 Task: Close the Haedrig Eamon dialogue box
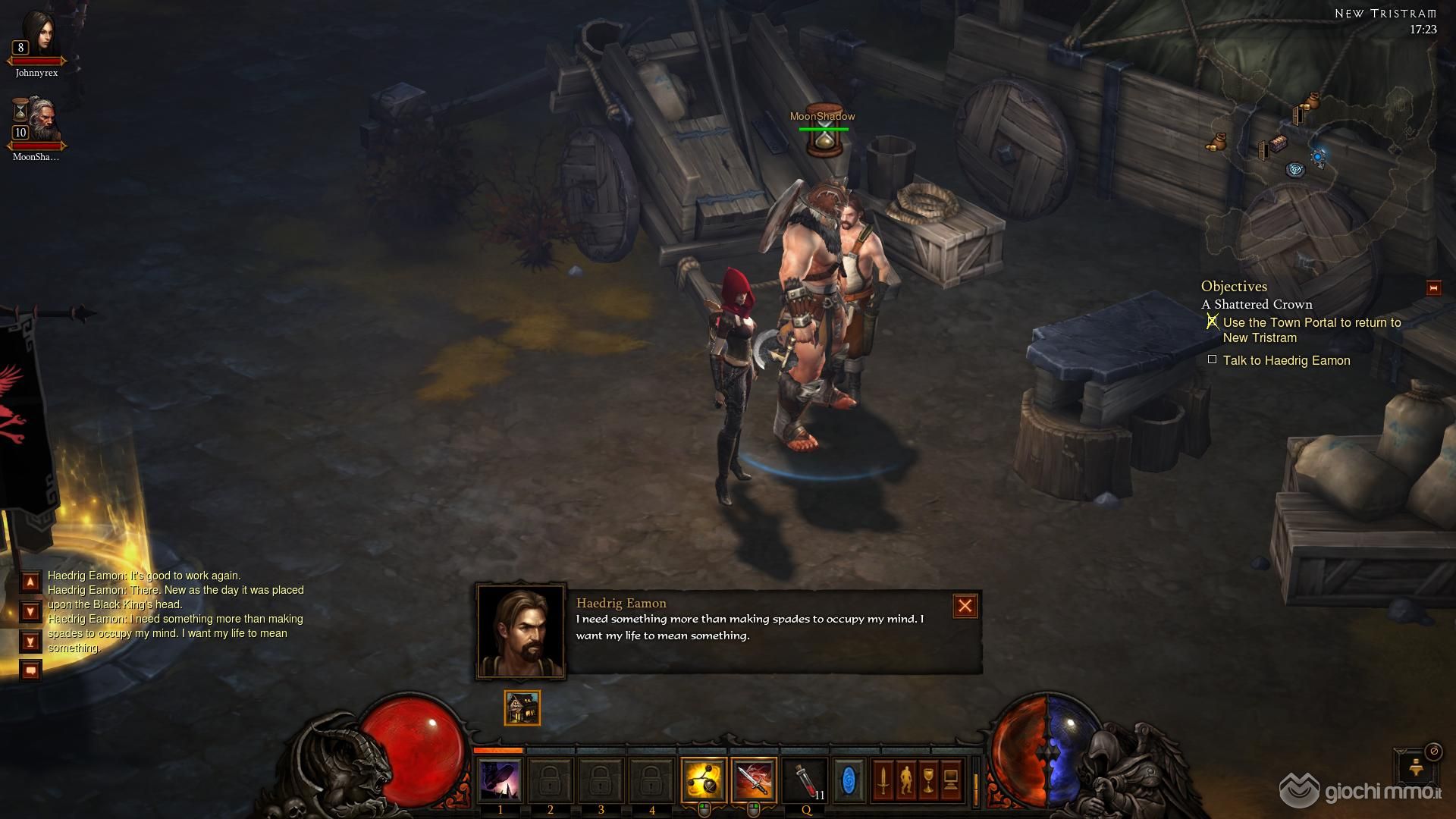[x=965, y=606]
